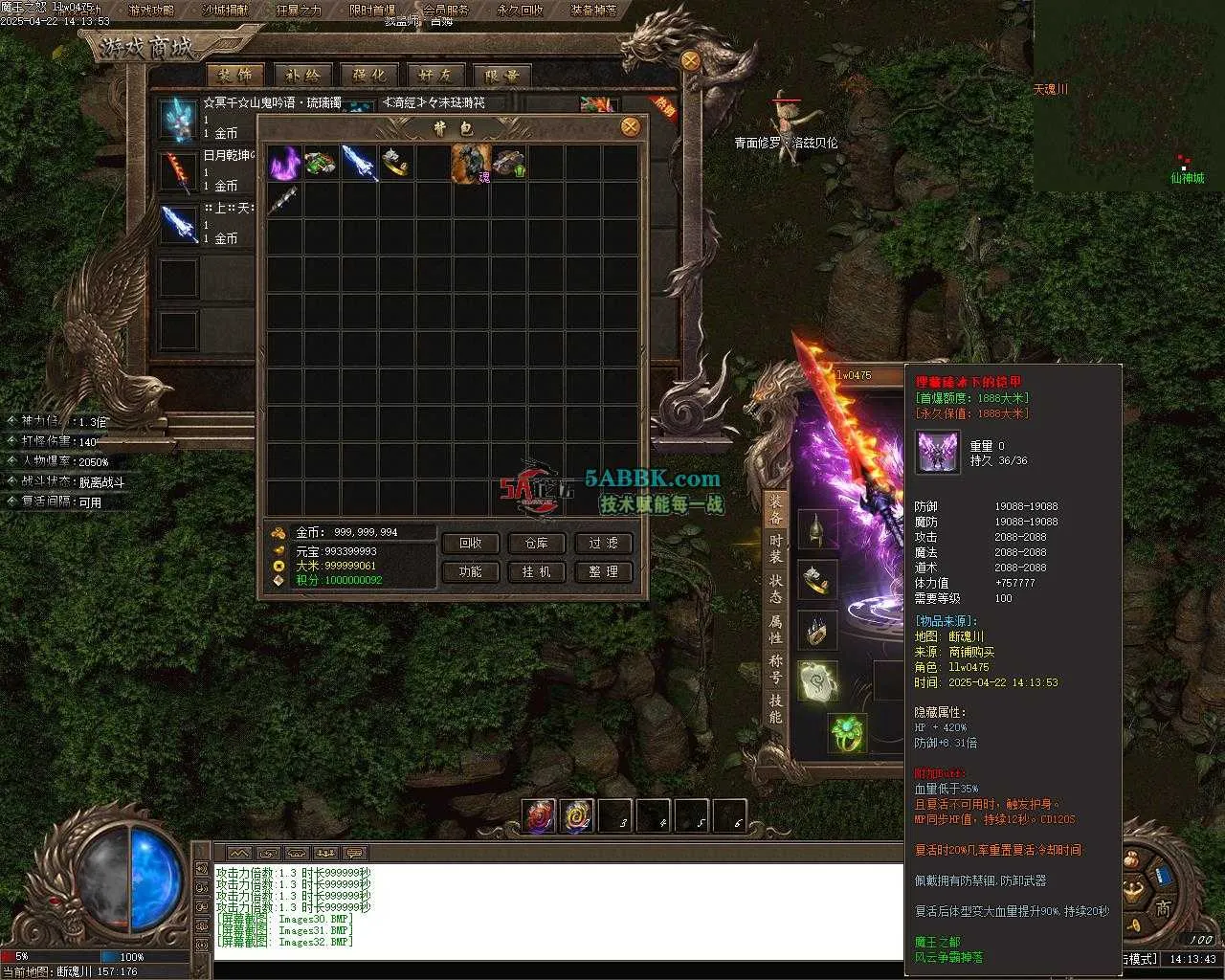1225x980 pixels.
Task: Start auto-play with 挂机 button
Action: pyautogui.click(x=536, y=571)
